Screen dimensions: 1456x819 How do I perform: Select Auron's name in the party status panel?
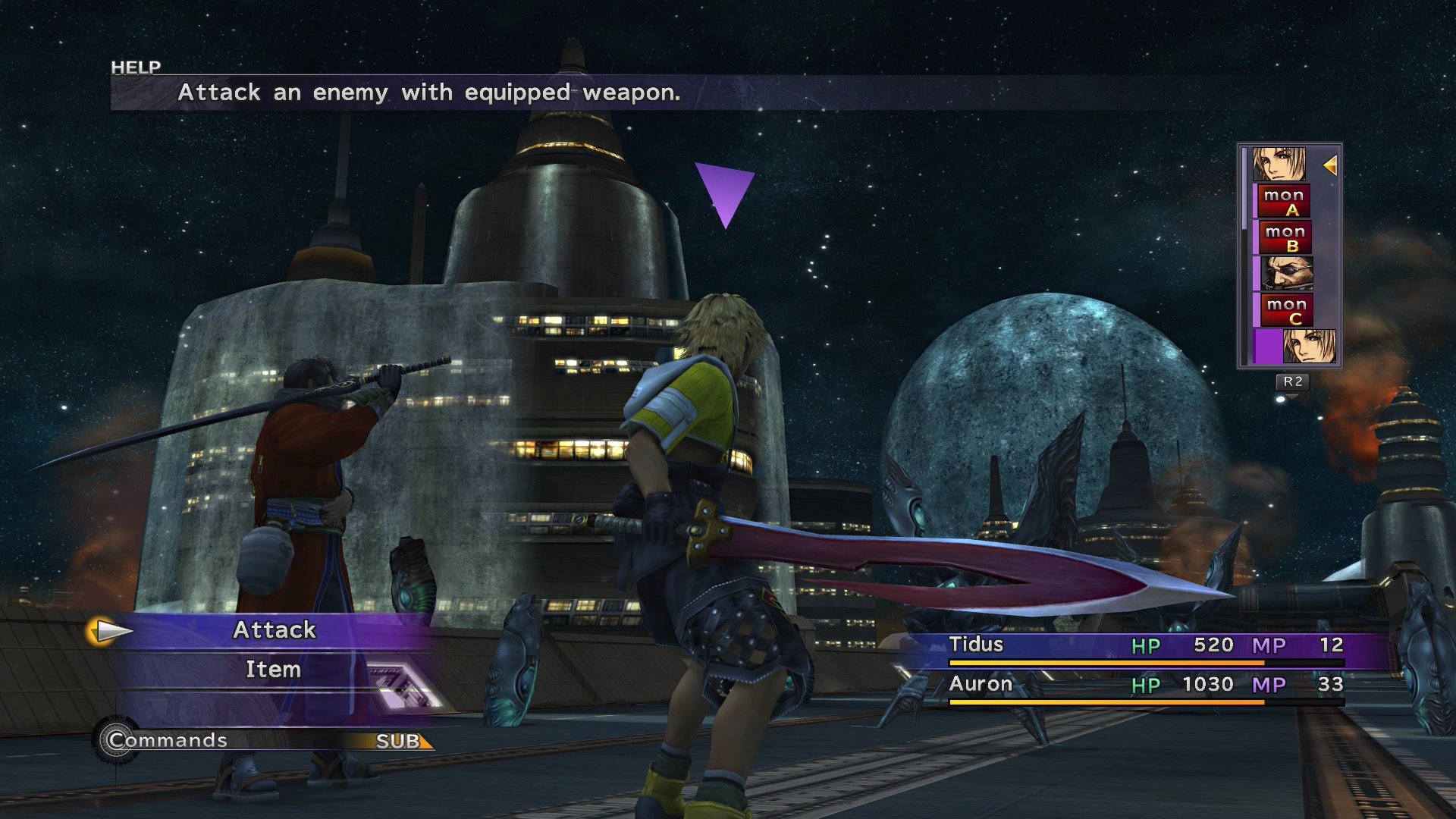pos(981,684)
